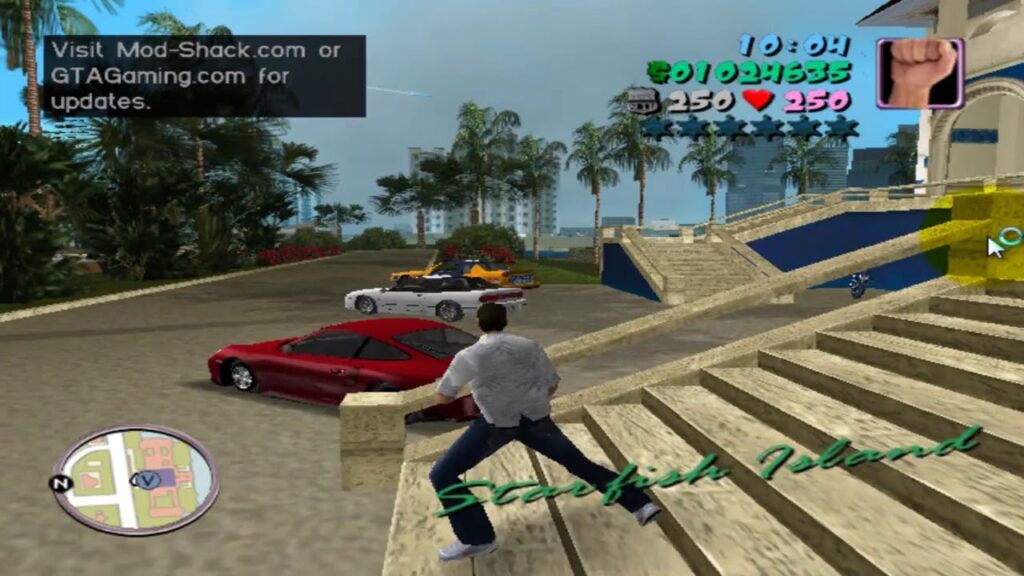The height and width of the screenshot is (576, 1024).
Task: Click the body armor icon
Action: pyautogui.click(x=643, y=100)
